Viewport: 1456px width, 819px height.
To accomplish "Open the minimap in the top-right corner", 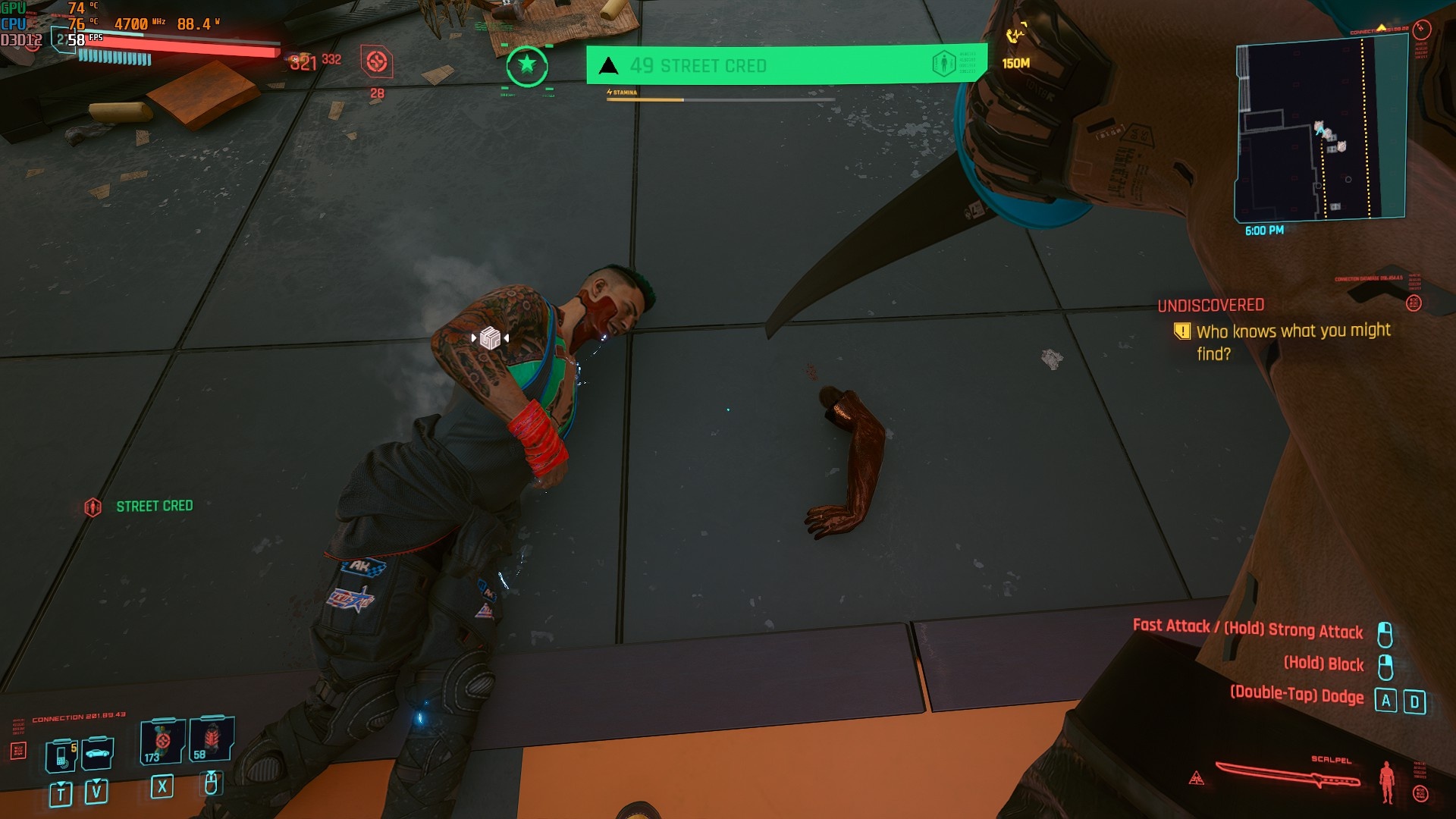I will pos(1320,130).
